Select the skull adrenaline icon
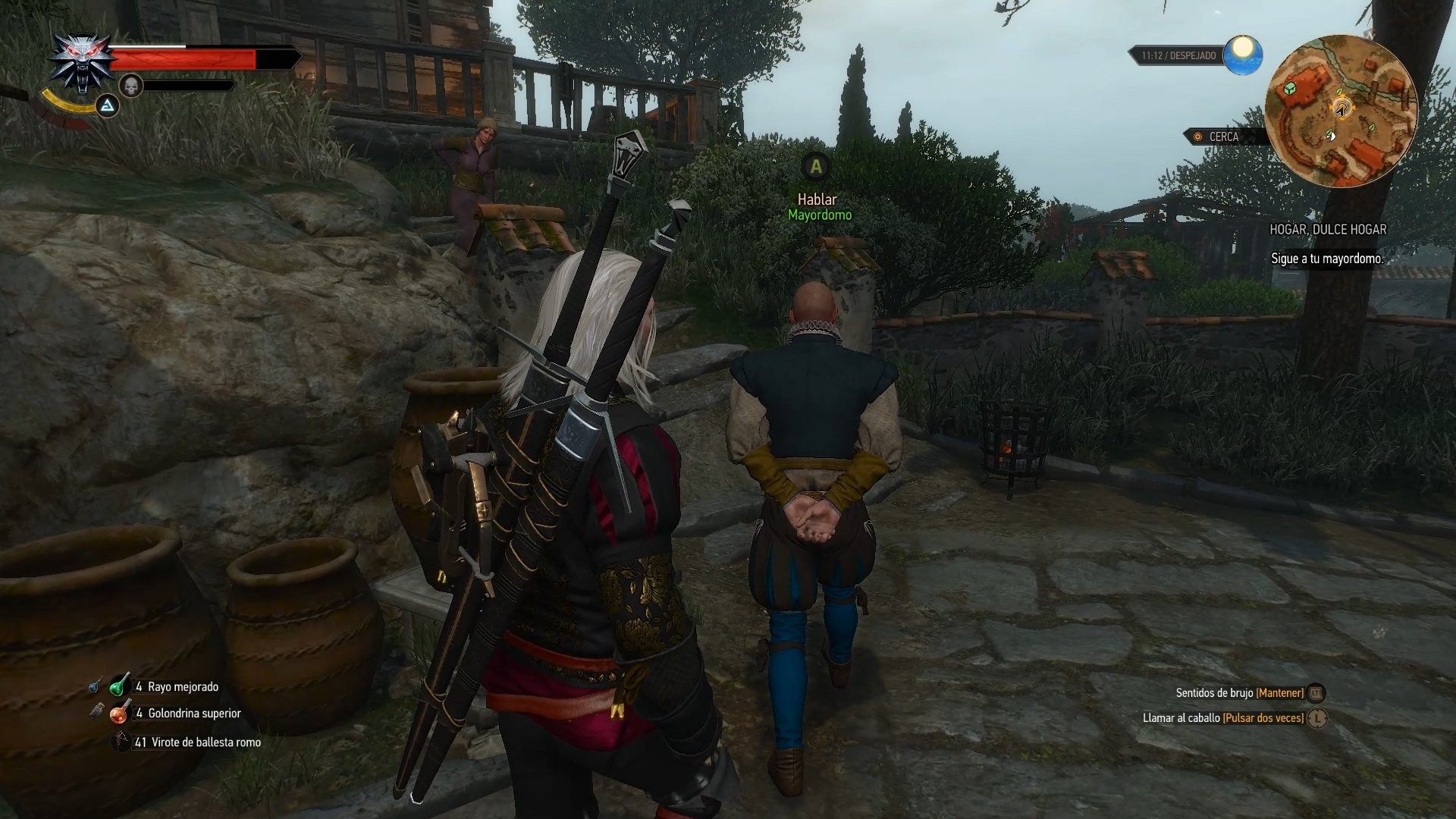Screen dimensions: 1456x819 click(x=133, y=86)
